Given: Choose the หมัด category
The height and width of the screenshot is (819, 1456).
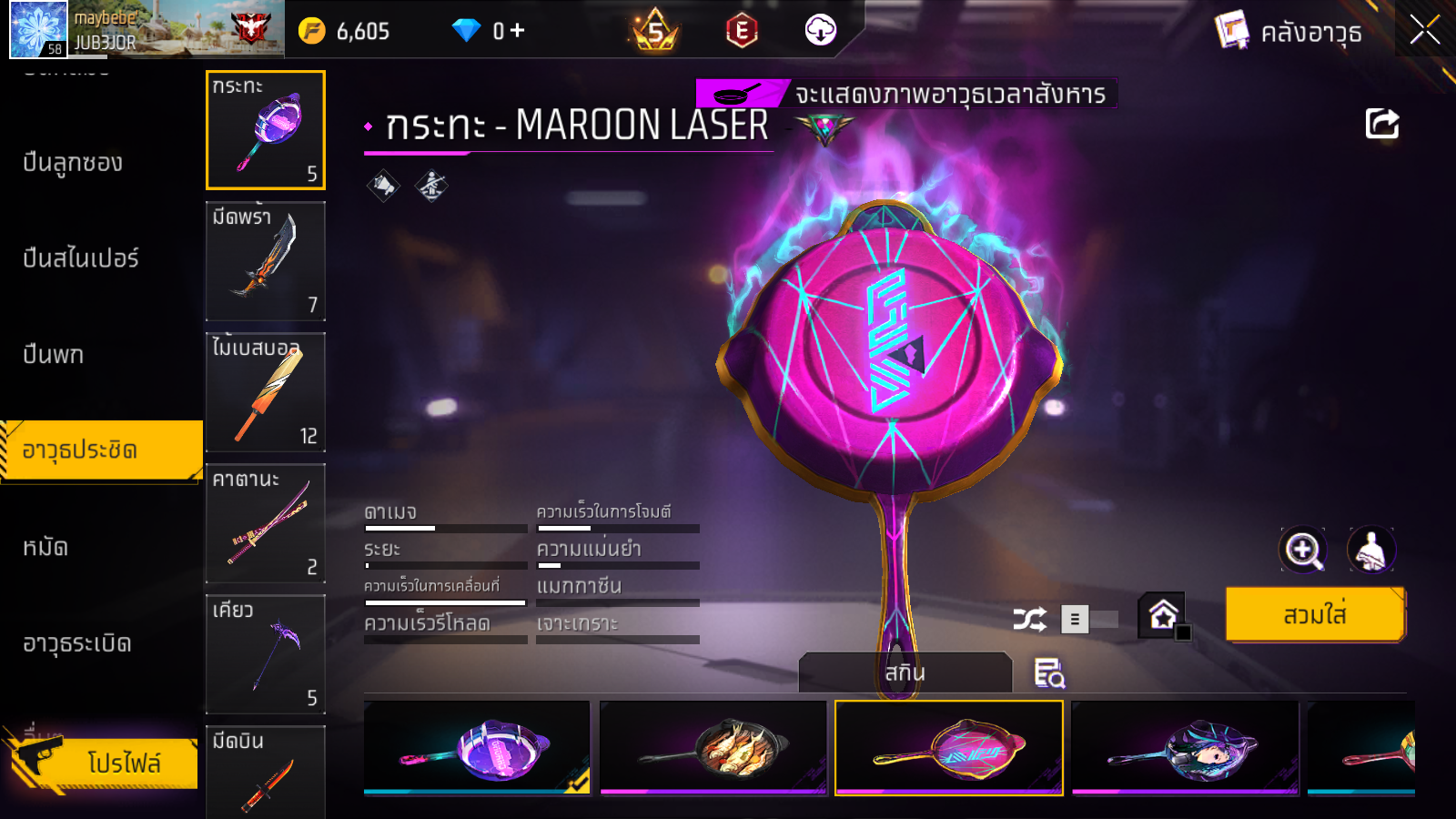Looking at the screenshot, I should [45, 547].
